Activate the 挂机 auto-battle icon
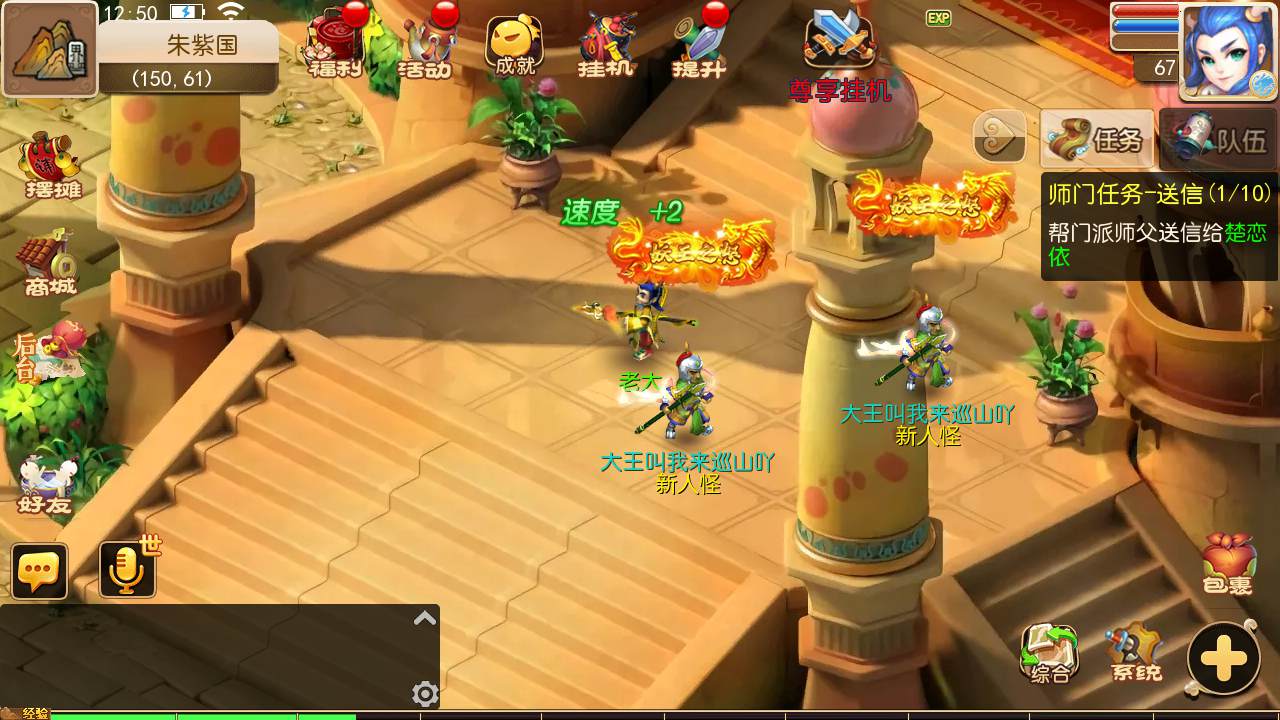Image resolution: width=1280 pixels, height=720 pixels. coord(606,46)
